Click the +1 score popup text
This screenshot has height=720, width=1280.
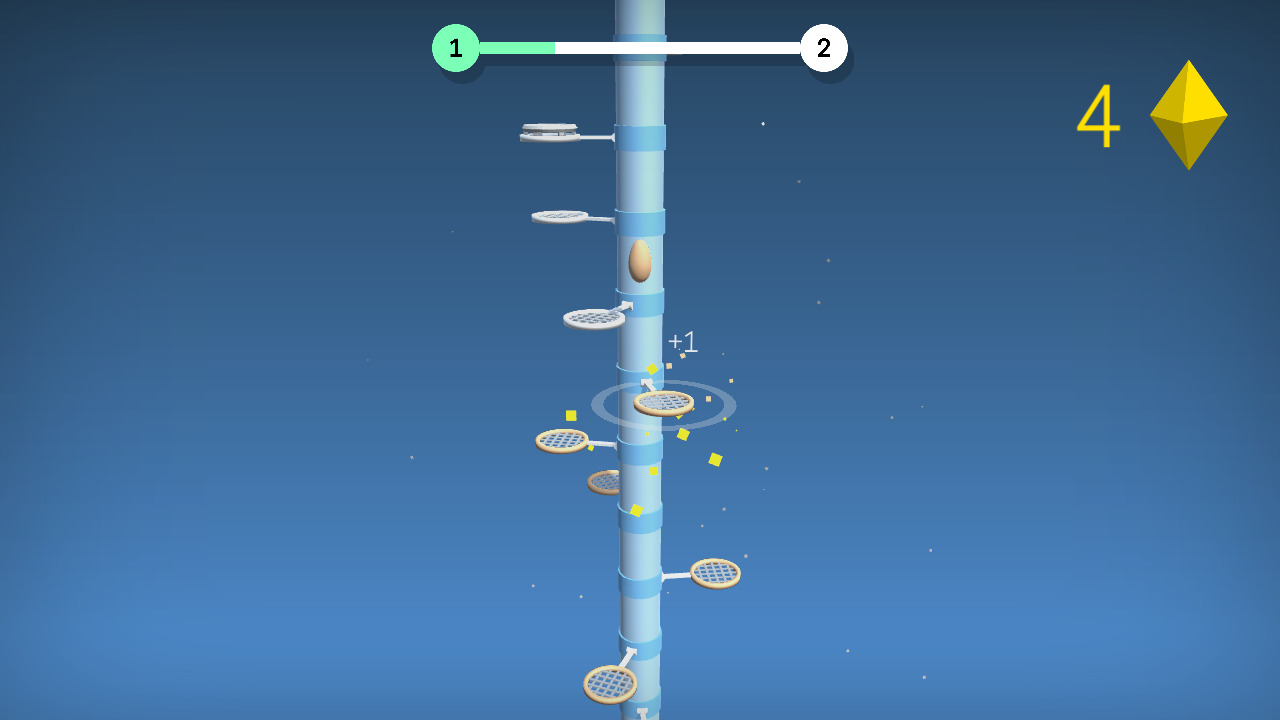pyautogui.click(x=683, y=341)
